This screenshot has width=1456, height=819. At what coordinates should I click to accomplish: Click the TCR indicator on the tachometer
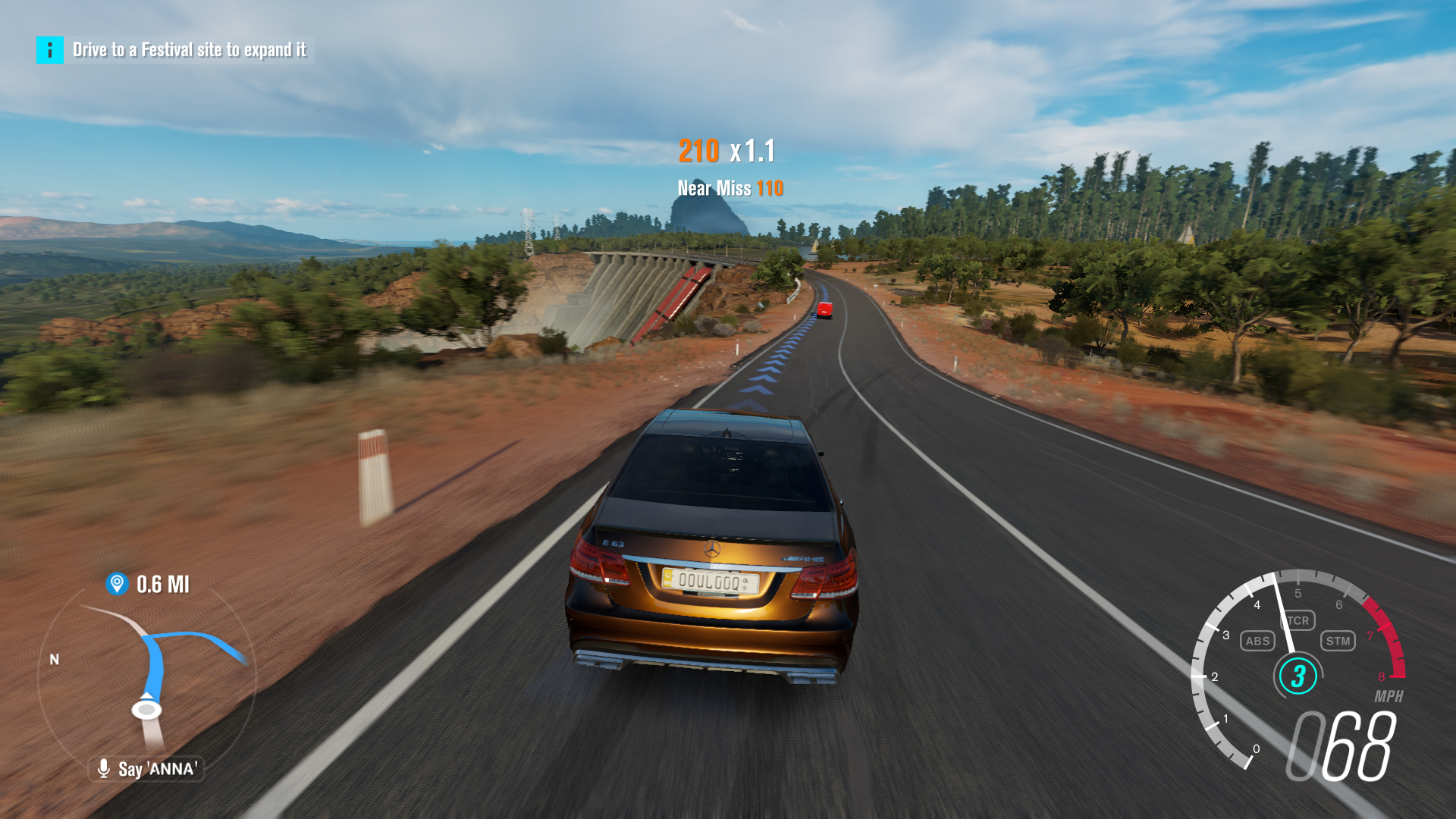[x=1298, y=621]
